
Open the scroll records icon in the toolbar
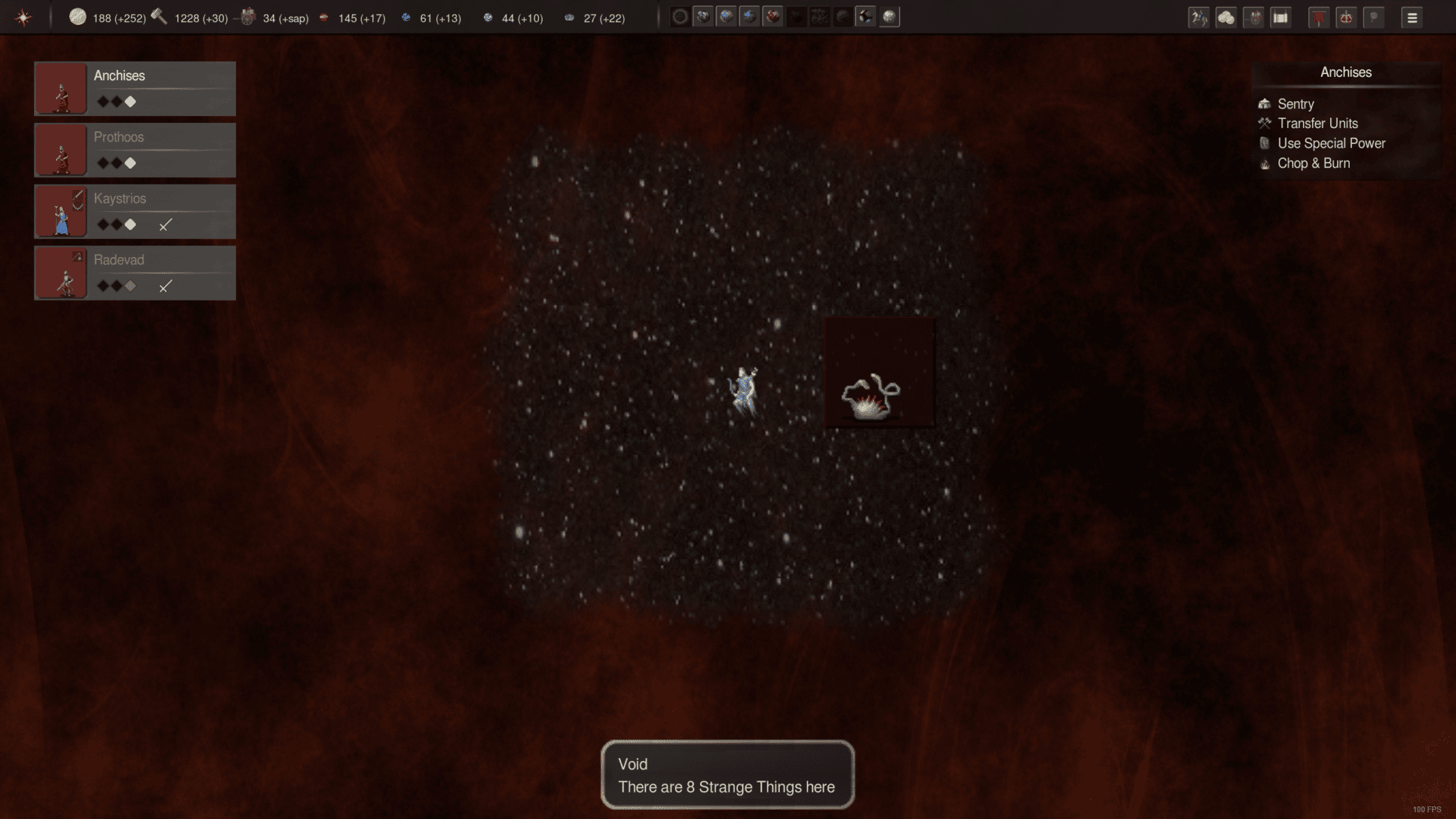click(x=1280, y=17)
